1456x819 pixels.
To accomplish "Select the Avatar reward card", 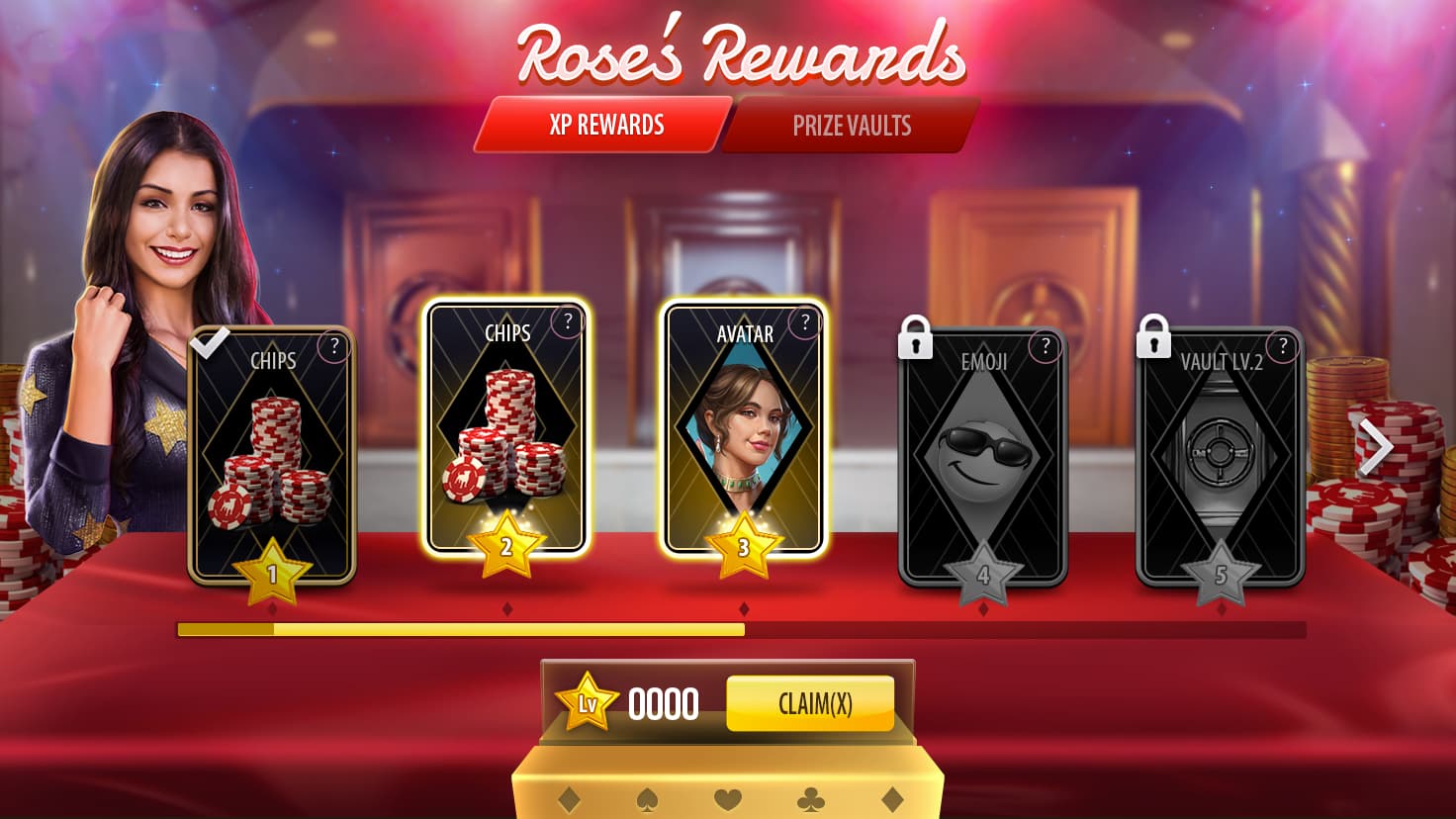I will (x=742, y=435).
